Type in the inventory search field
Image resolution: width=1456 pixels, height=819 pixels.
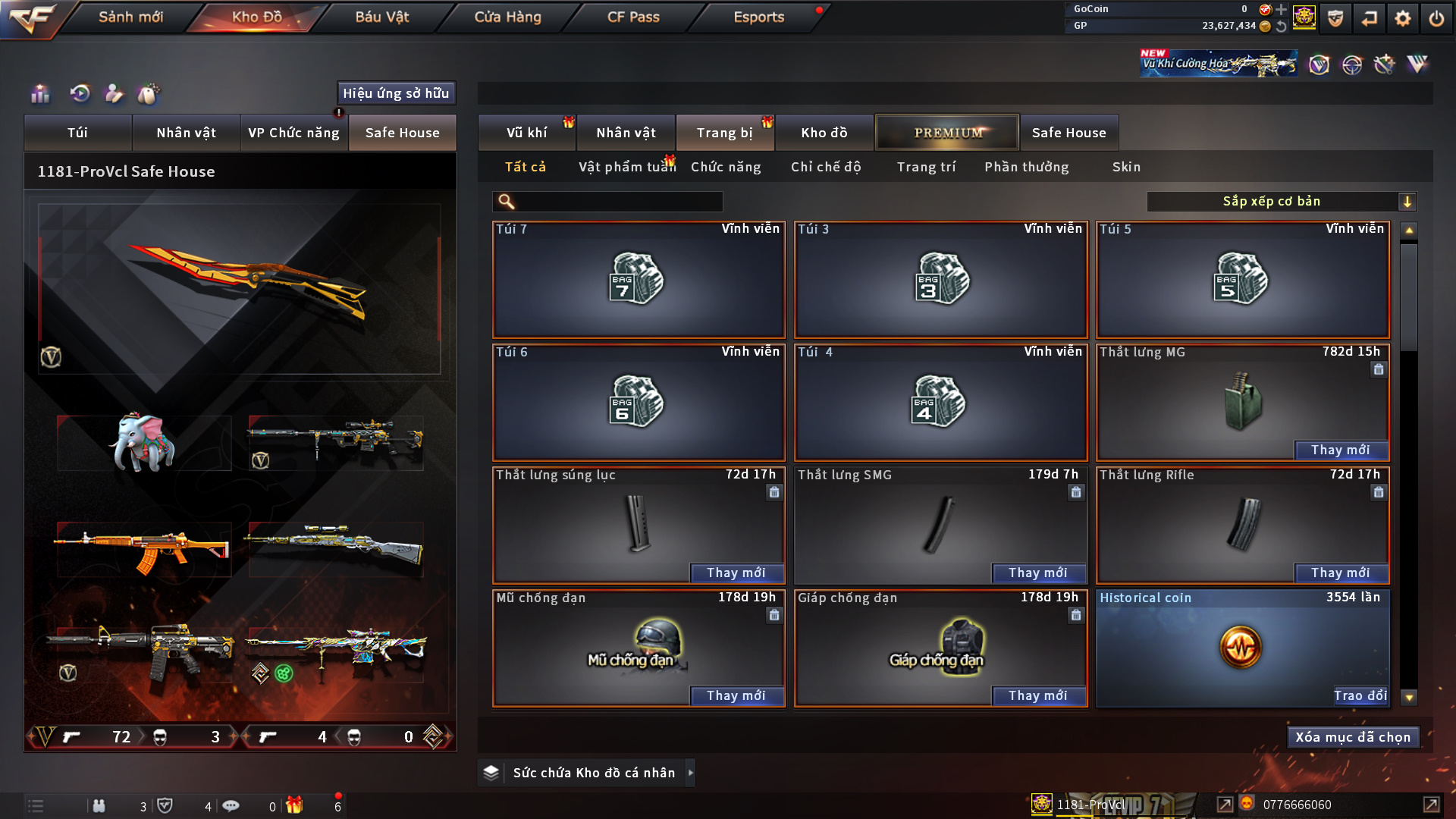pyautogui.click(x=618, y=202)
